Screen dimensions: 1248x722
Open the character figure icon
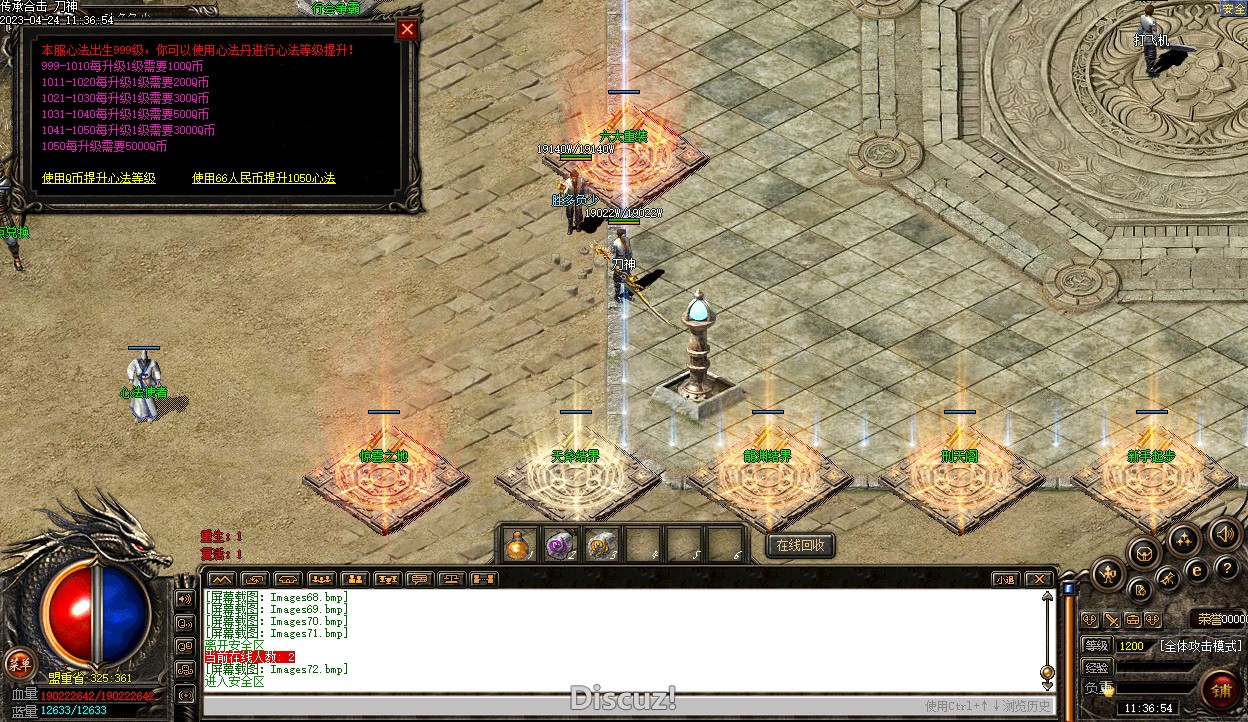click(x=1109, y=573)
